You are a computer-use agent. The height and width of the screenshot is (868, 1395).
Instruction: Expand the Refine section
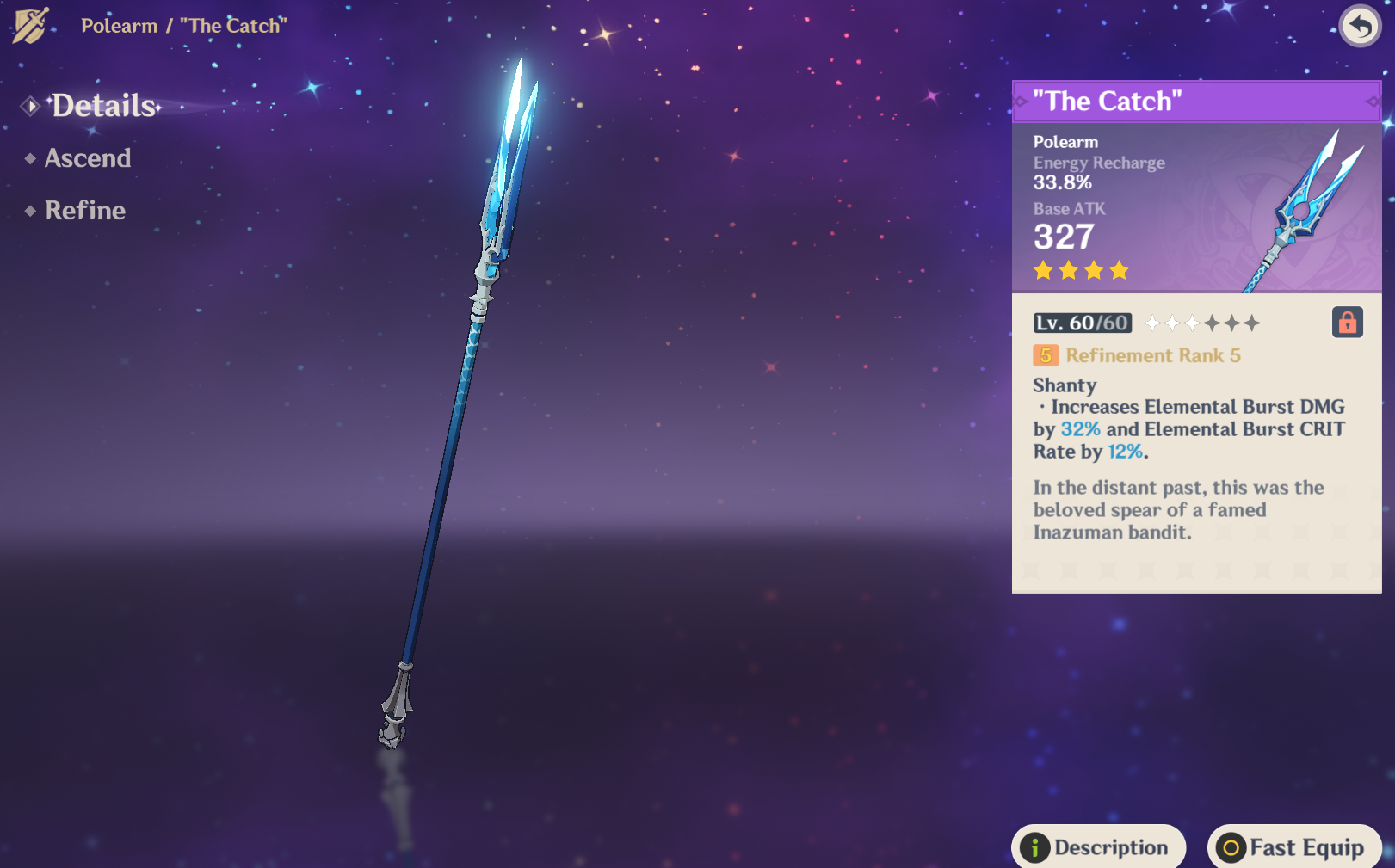[84, 210]
